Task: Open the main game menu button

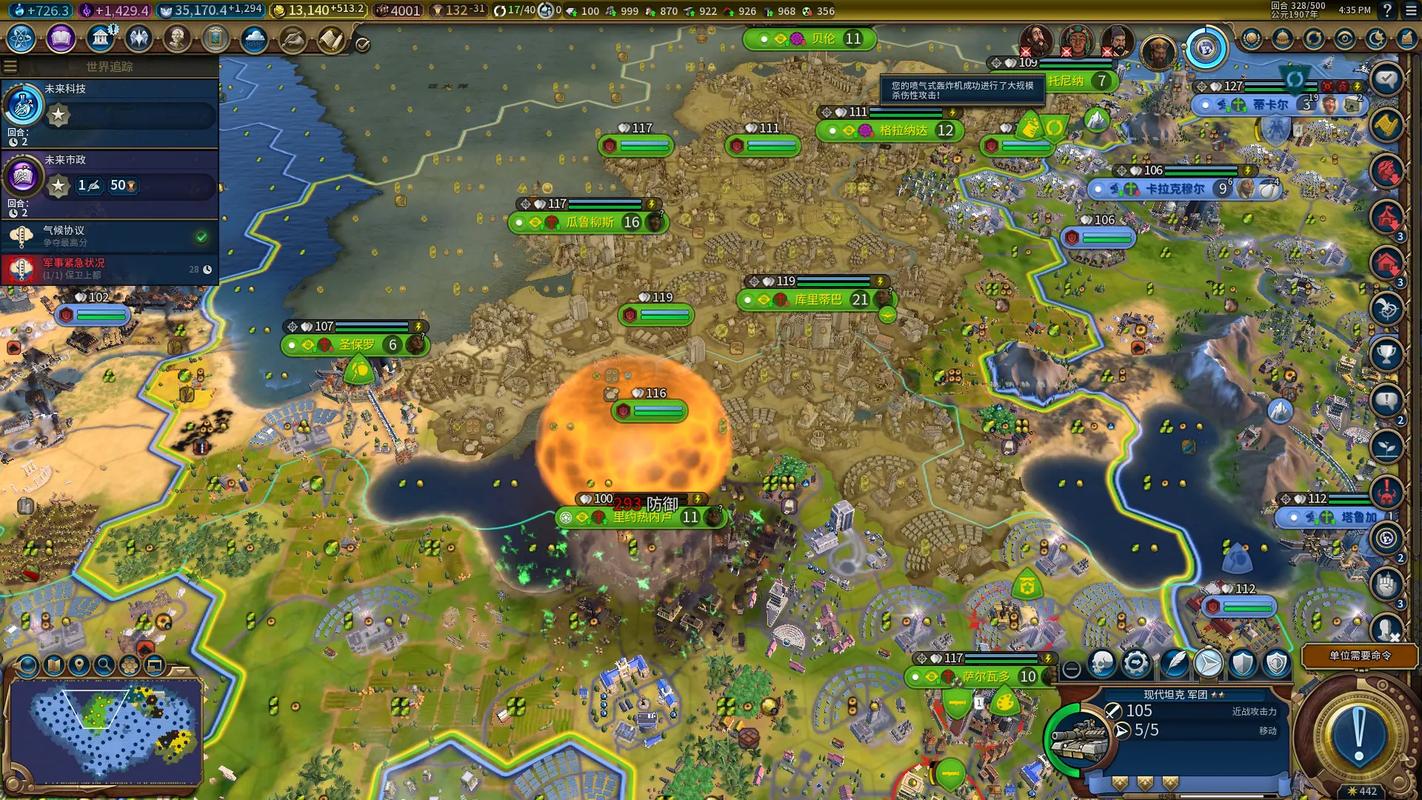Action: pos(1409,10)
